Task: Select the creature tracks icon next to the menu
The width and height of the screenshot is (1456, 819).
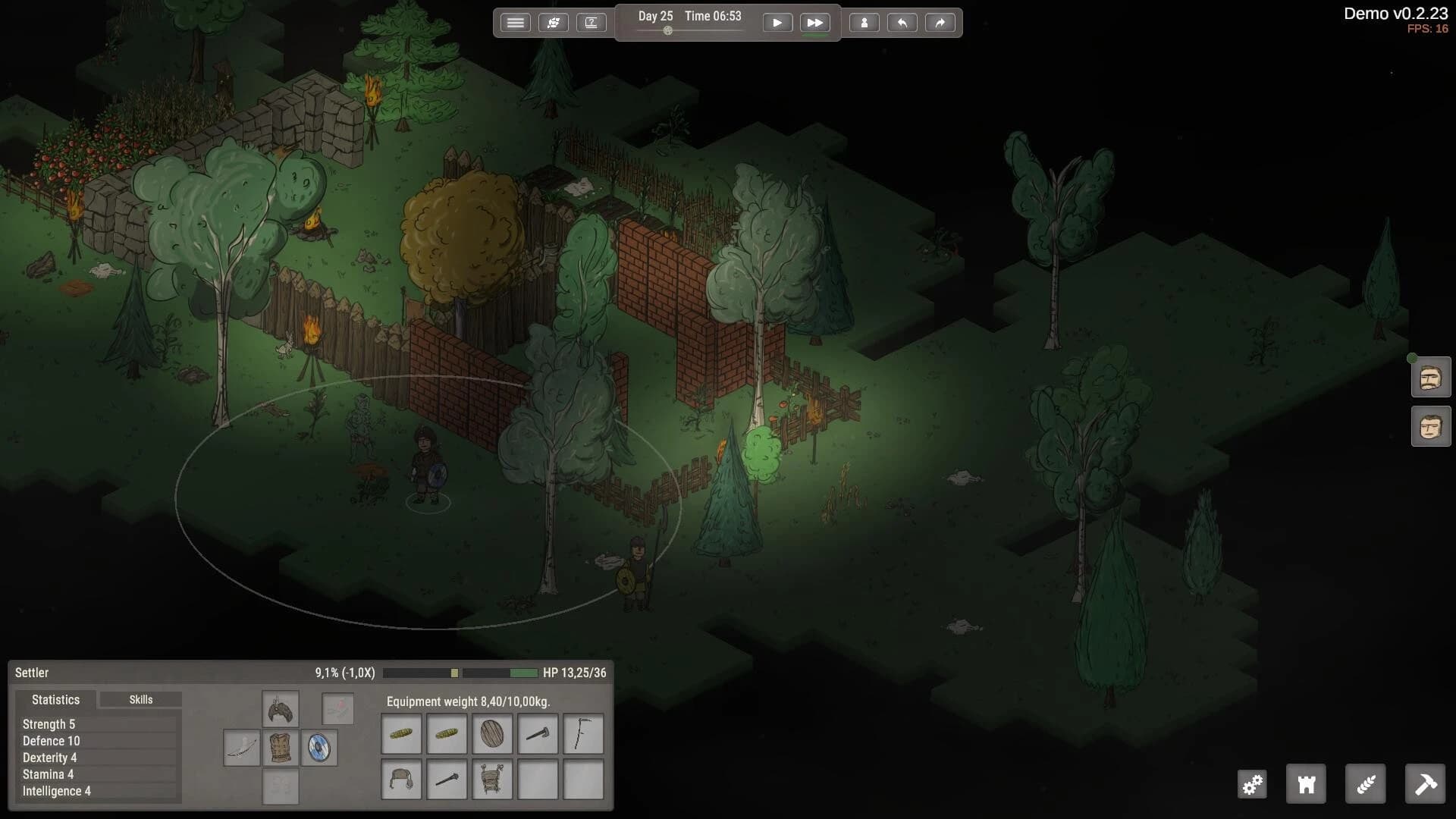Action: click(x=554, y=22)
